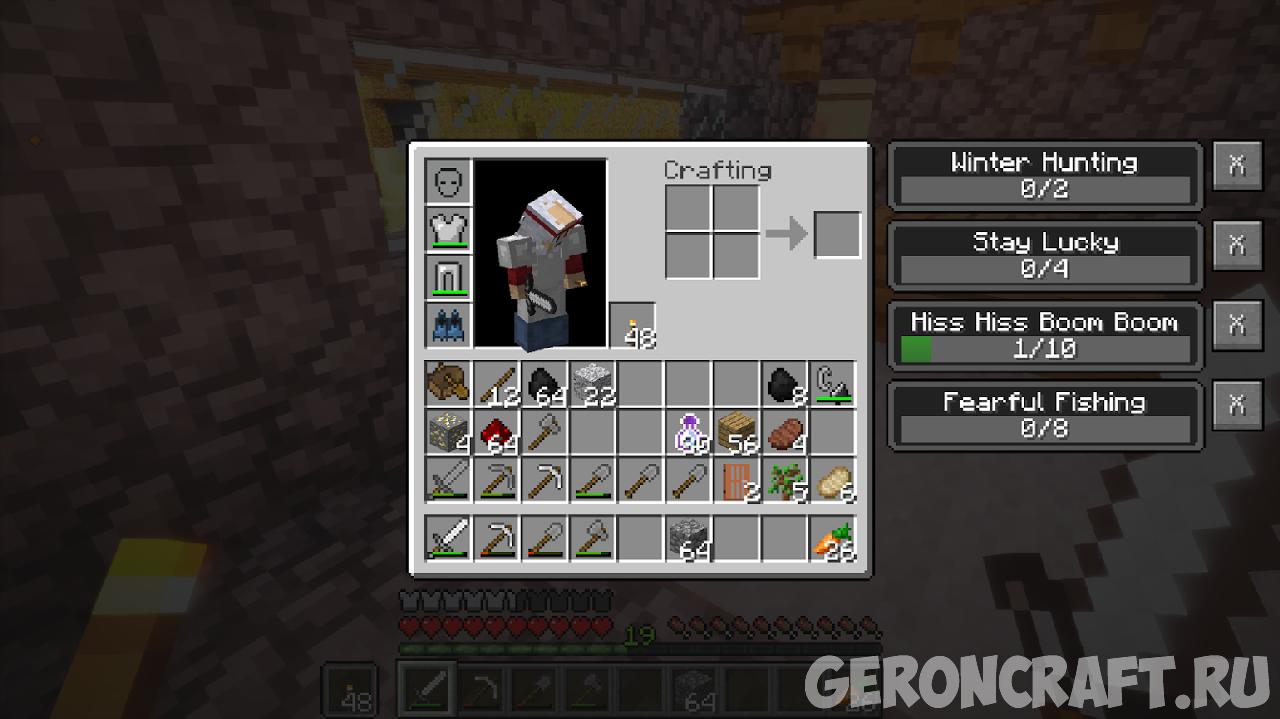The width and height of the screenshot is (1280, 719).
Task: Remove the Hiss Hiss Boom Boom quest
Action: pos(1237,325)
